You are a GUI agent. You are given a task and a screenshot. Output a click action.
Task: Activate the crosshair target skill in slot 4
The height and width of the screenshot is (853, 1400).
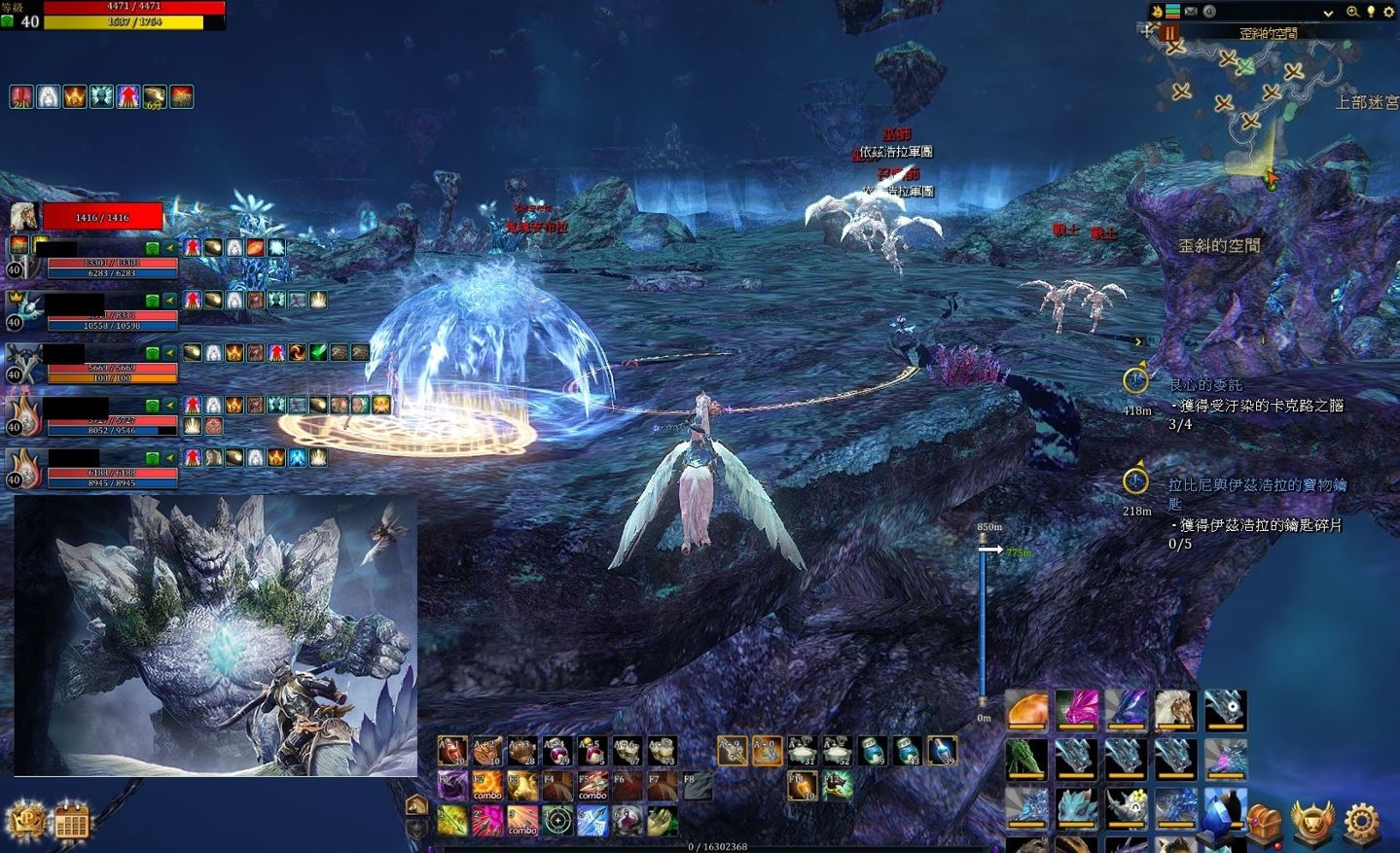point(557,821)
